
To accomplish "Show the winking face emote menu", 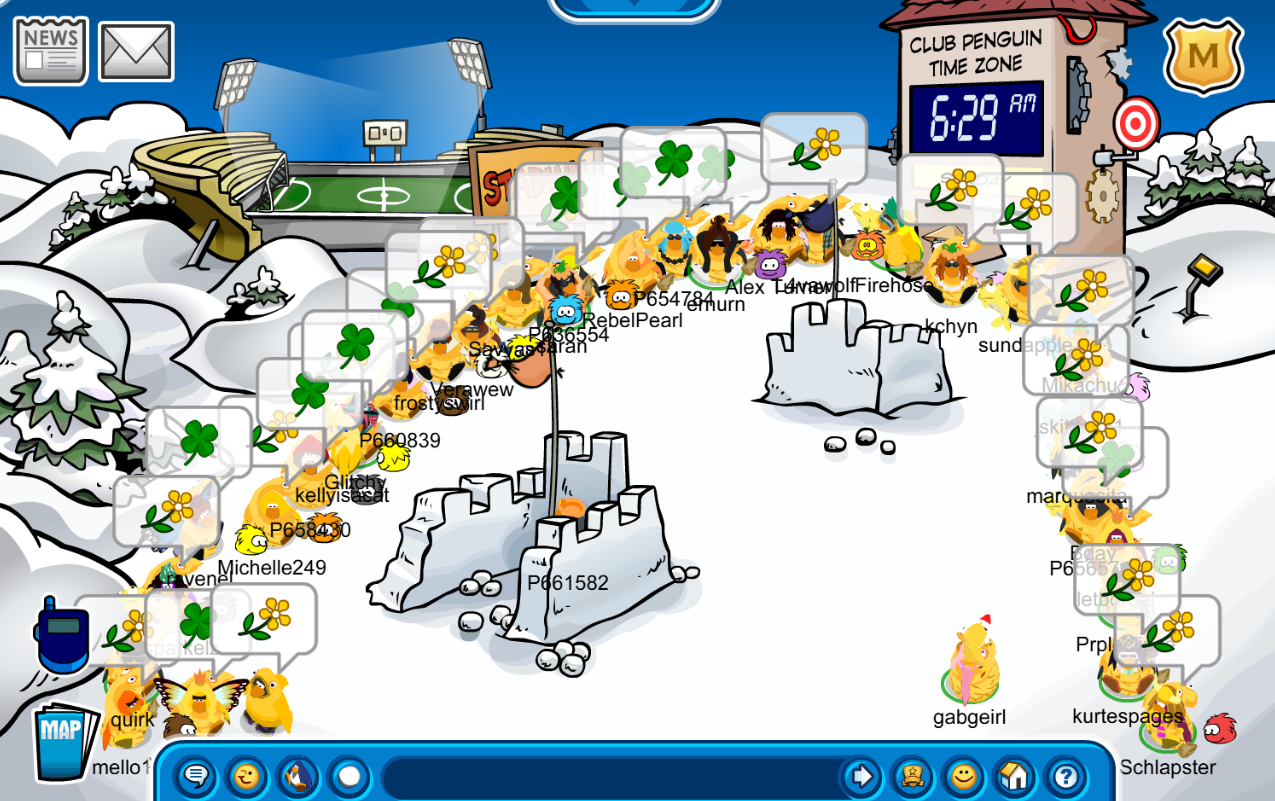I will click(x=247, y=776).
